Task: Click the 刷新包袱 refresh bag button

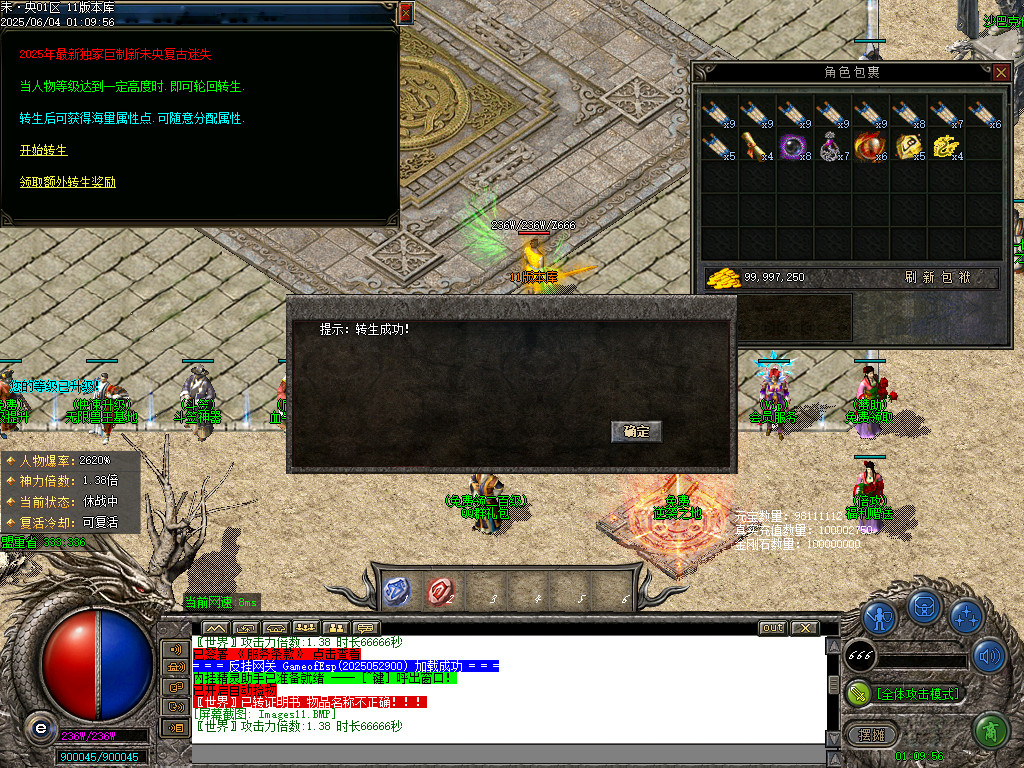Action: click(x=937, y=277)
